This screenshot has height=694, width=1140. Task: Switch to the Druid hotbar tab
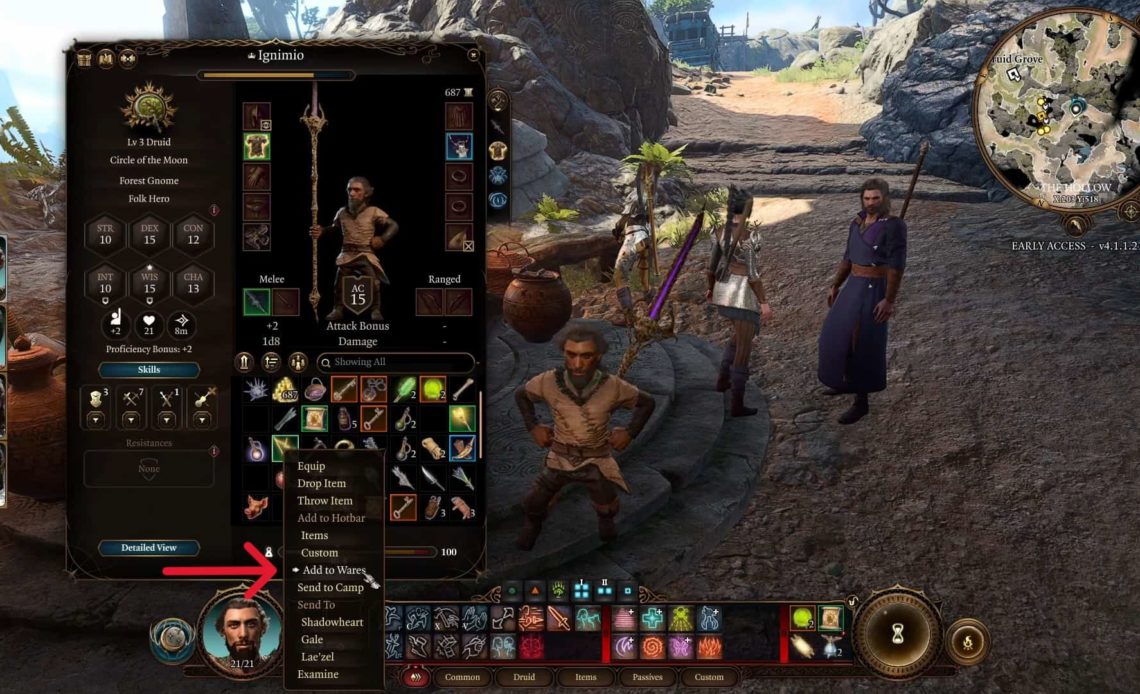pyautogui.click(x=523, y=677)
